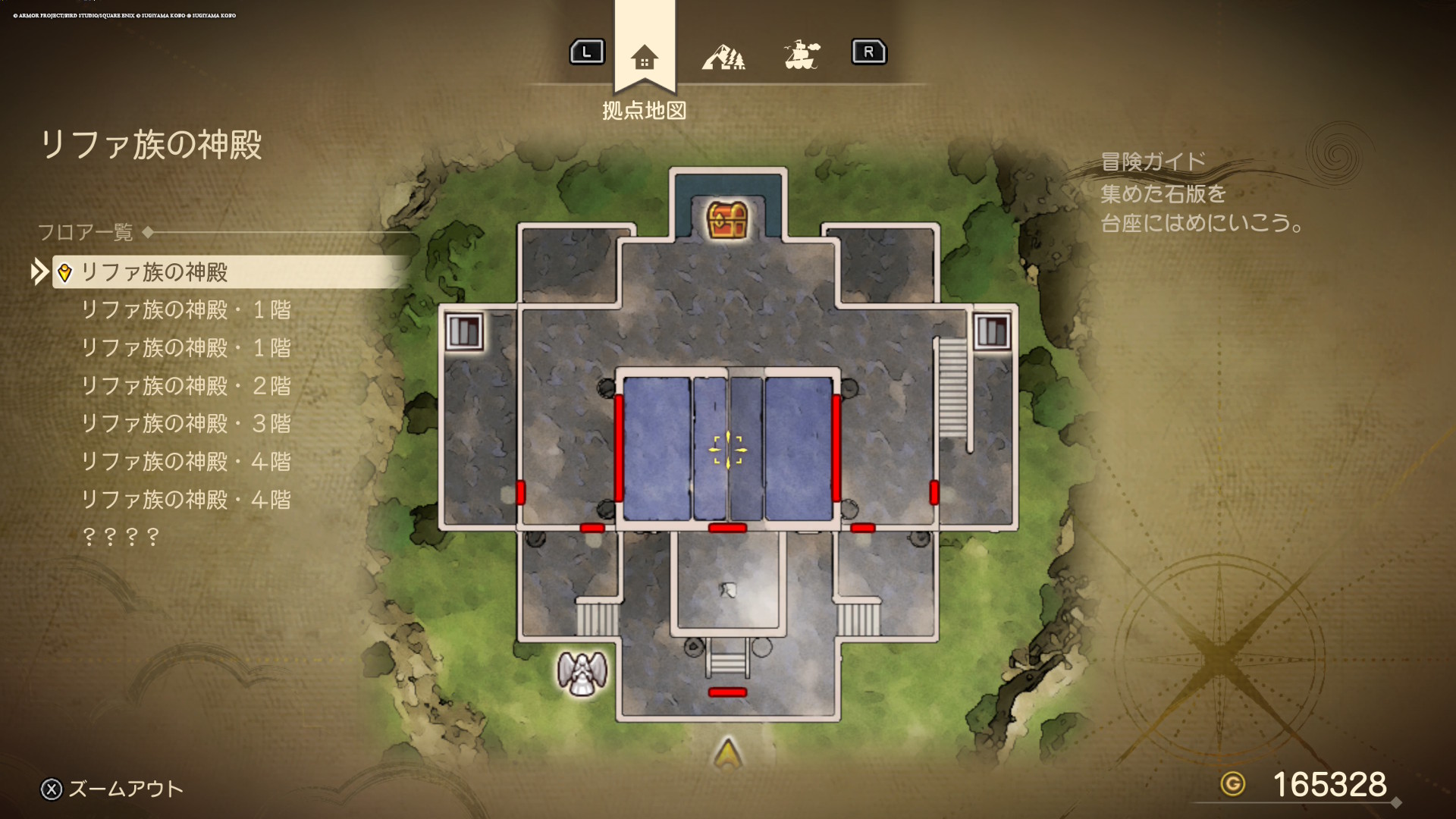This screenshot has height=819, width=1456.
Task: Switch to the sailing ship map tab
Action: [x=802, y=55]
